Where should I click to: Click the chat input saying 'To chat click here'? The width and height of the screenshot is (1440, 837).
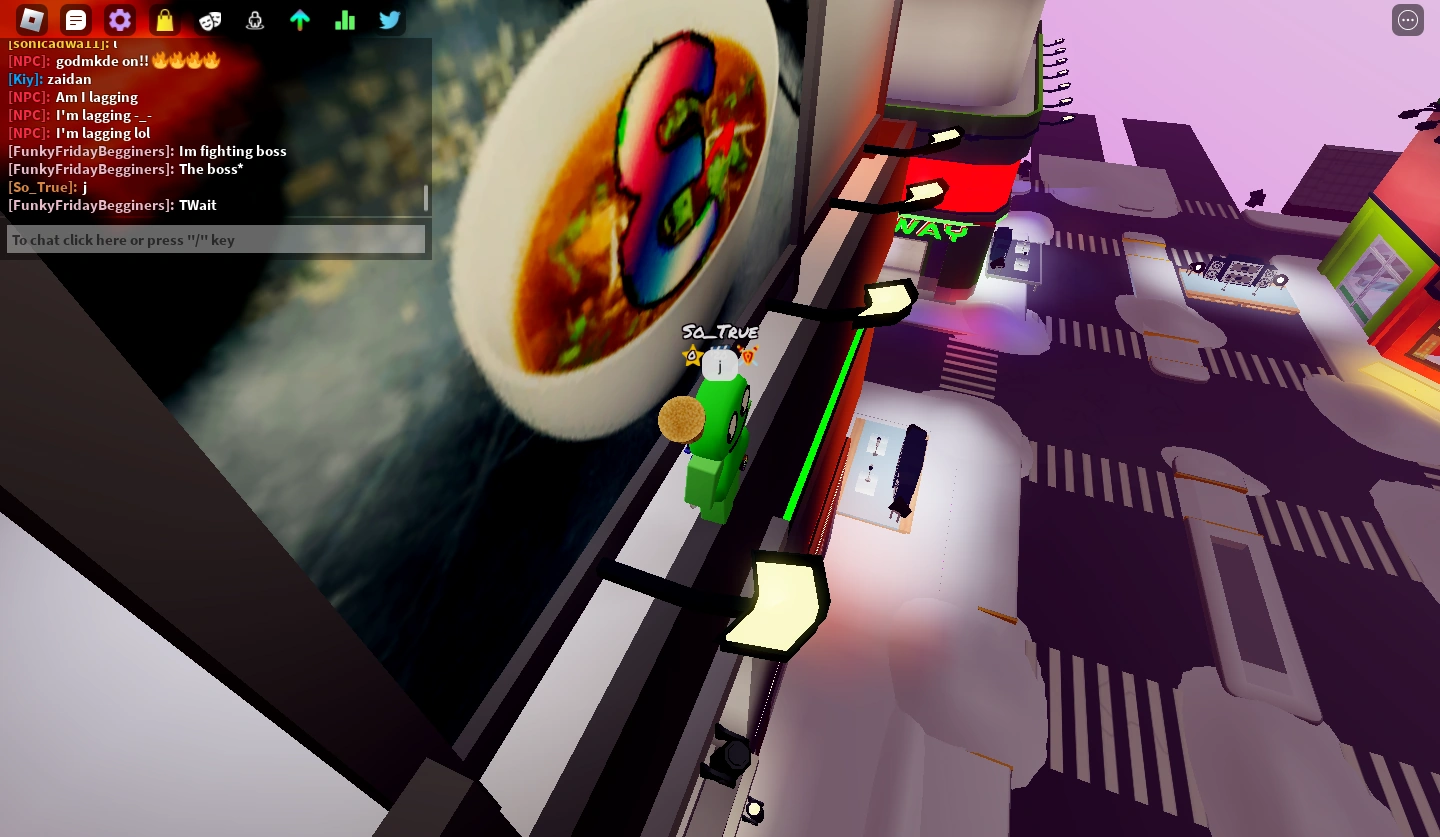coord(216,239)
